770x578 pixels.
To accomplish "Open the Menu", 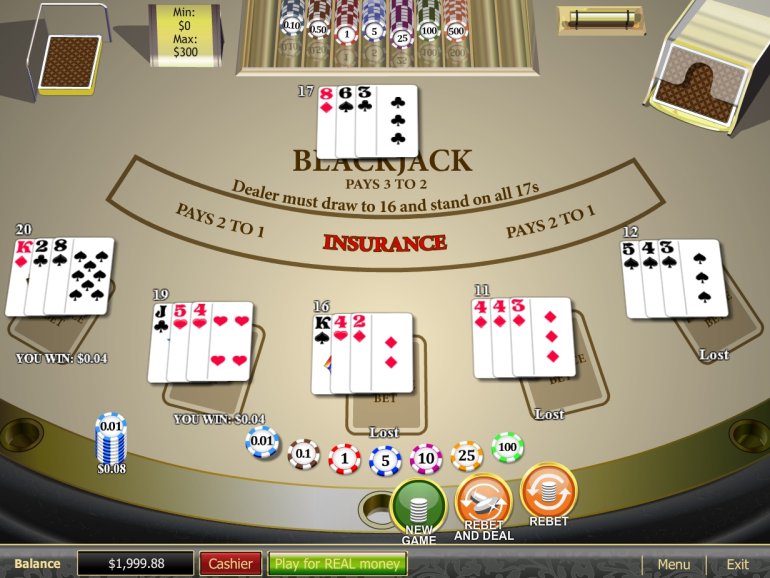I will (x=673, y=564).
